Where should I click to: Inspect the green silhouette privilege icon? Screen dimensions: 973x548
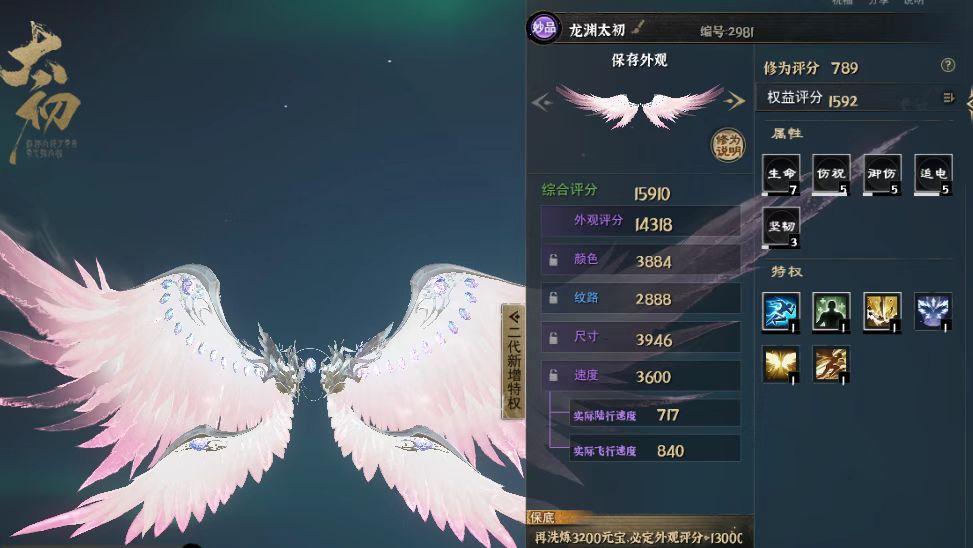tap(831, 311)
